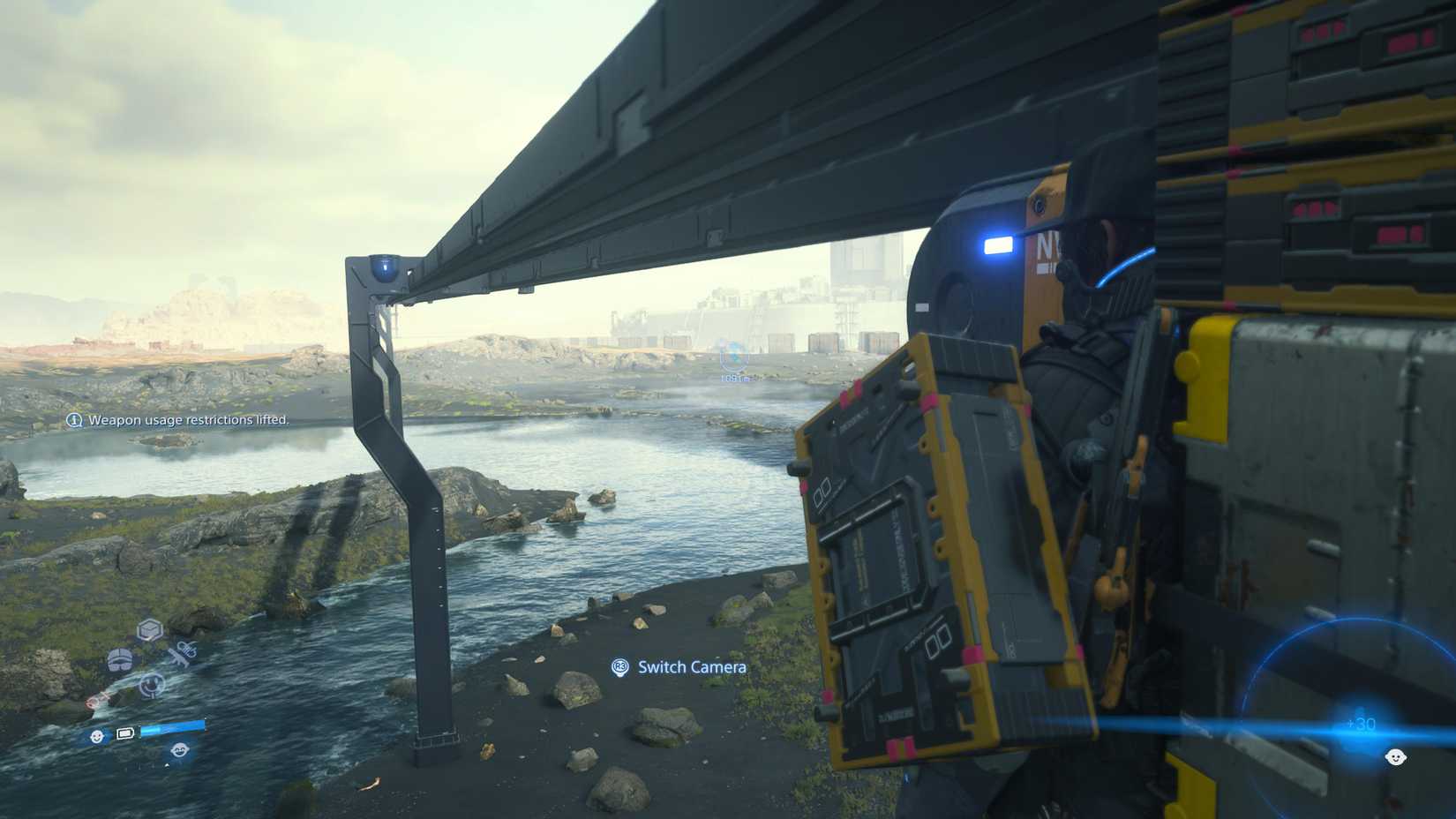The image size is (1456, 819).
Task: Select the BB pod status icon by the health bar
Action: [96, 736]
